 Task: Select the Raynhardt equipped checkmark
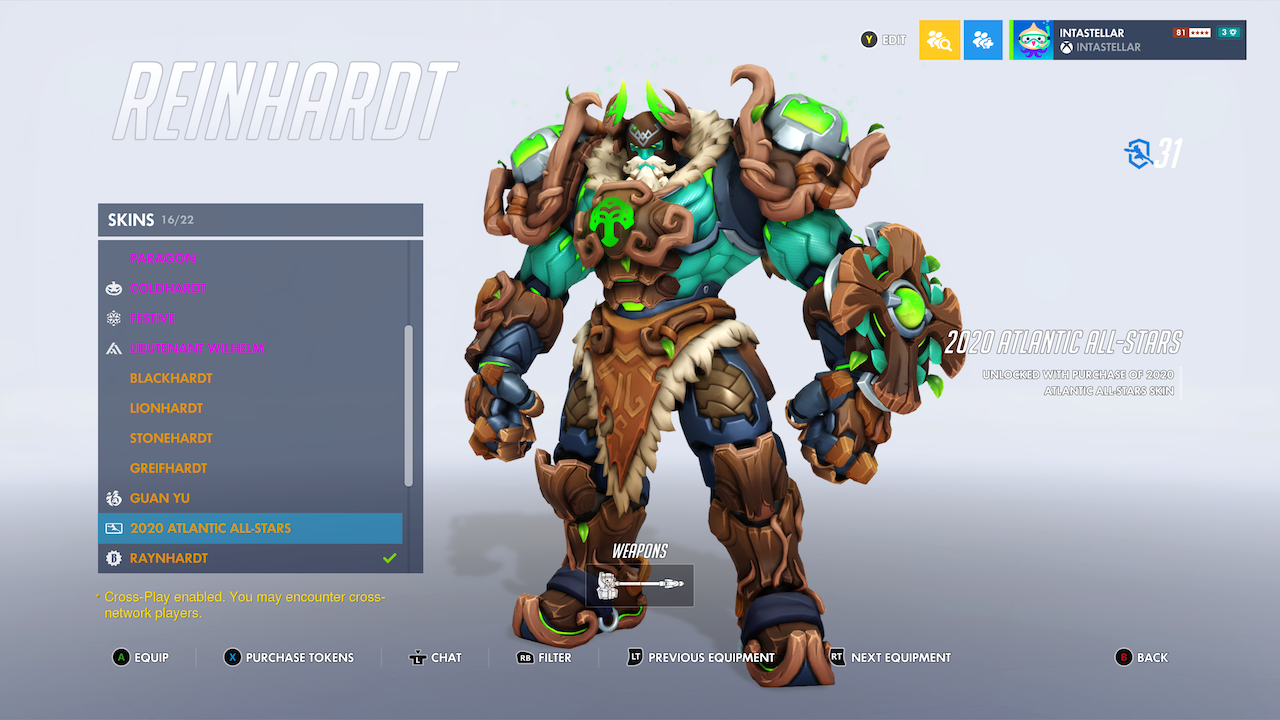tap(390, 557)
